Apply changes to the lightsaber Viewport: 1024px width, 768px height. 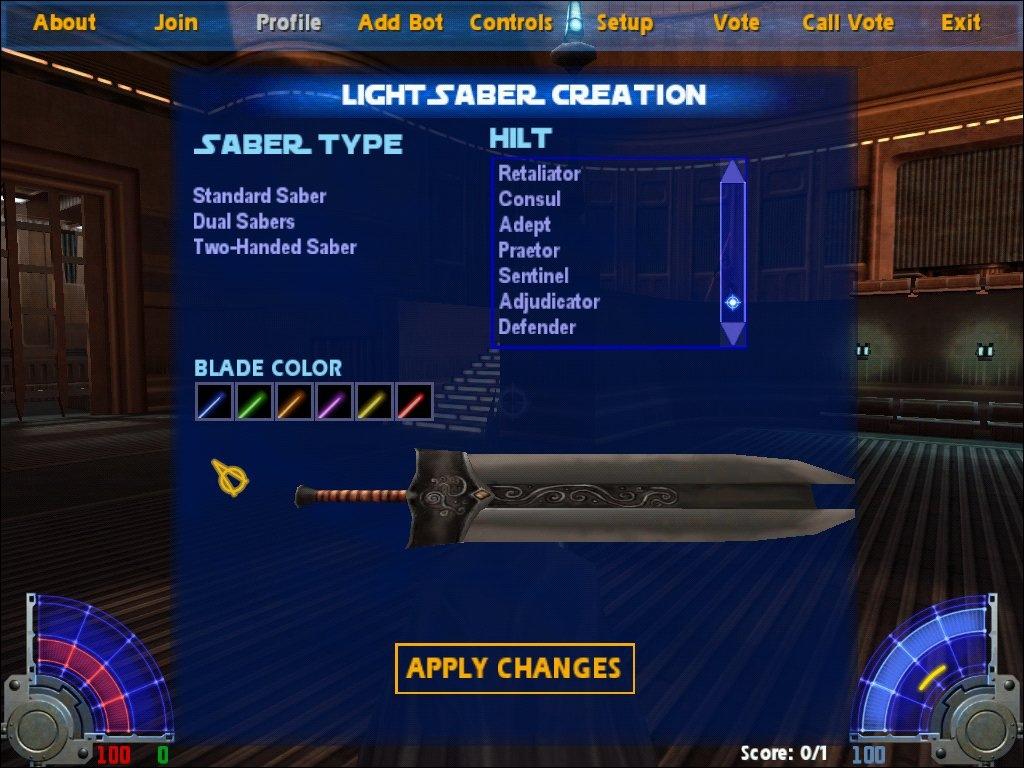coord(514,668)
